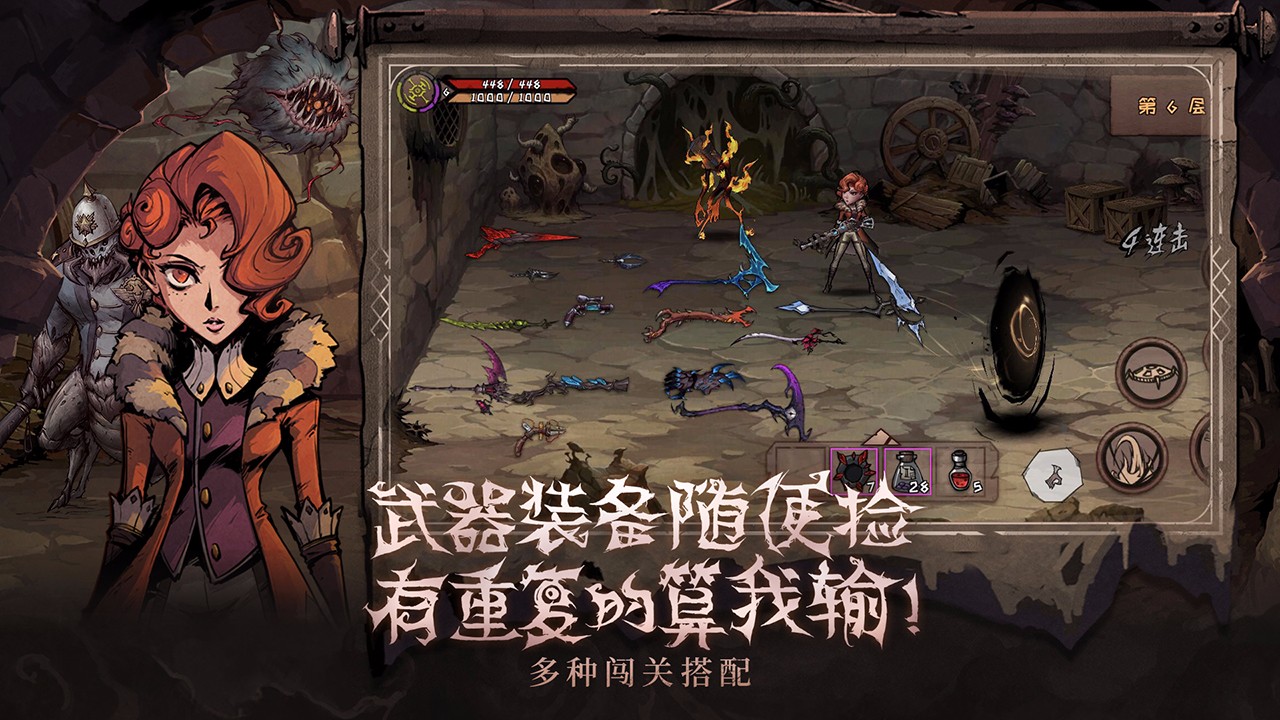Open the character avatar with purple ring
Viewport: 1280px width, 720px height.
pyautogui.click(x=419, y=92)
